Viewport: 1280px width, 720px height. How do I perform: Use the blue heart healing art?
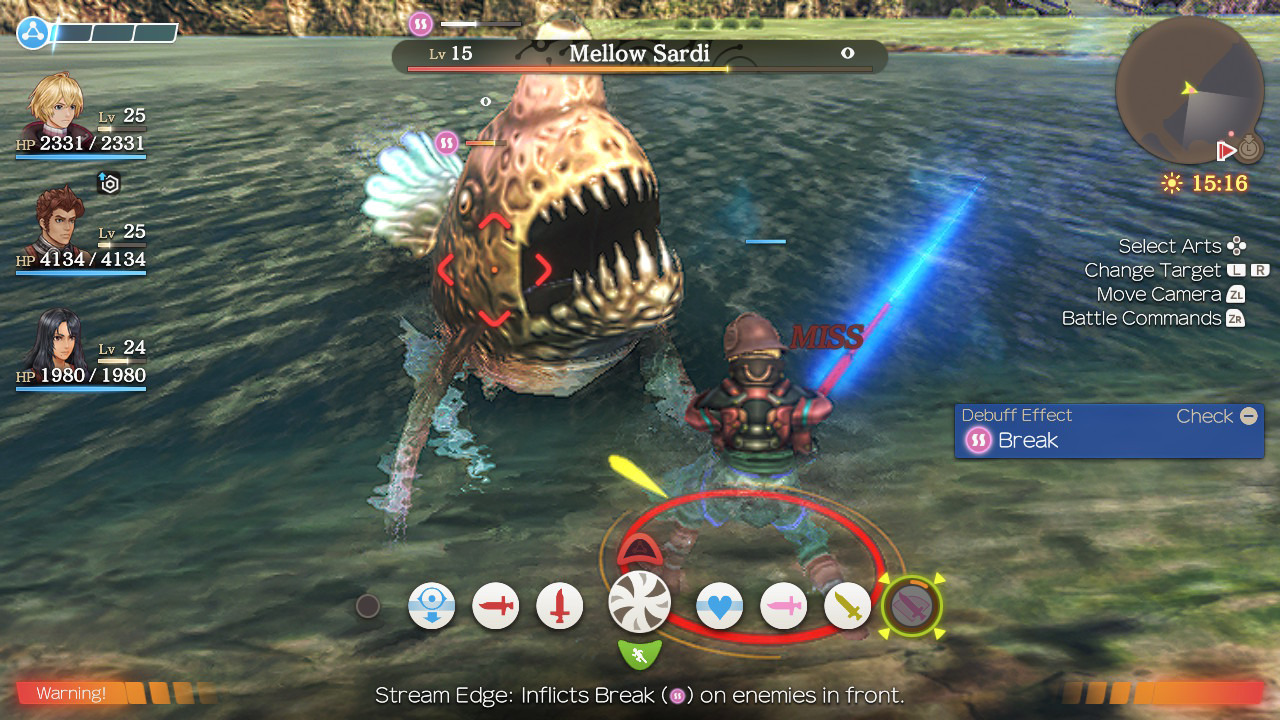pos(720,606)
